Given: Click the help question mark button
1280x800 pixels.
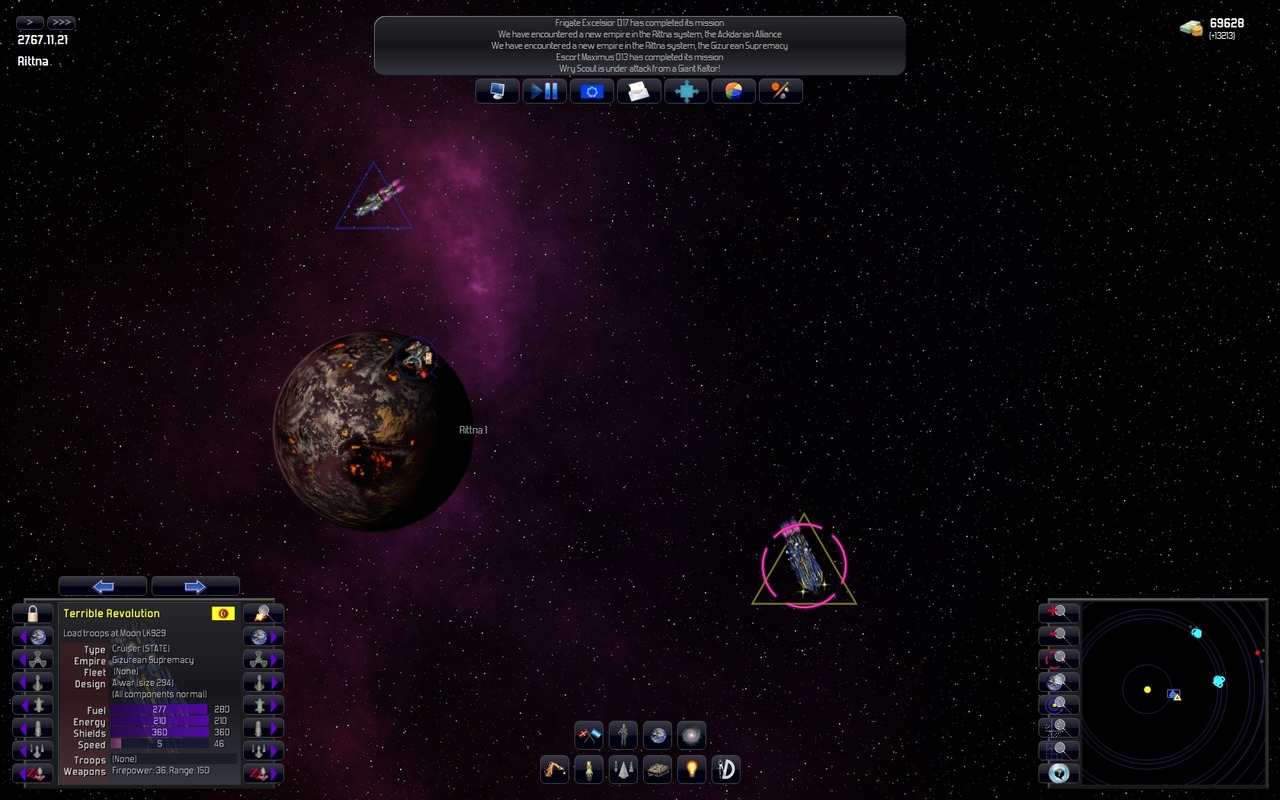Looking at the screenshot, I should click(1059, 773).
